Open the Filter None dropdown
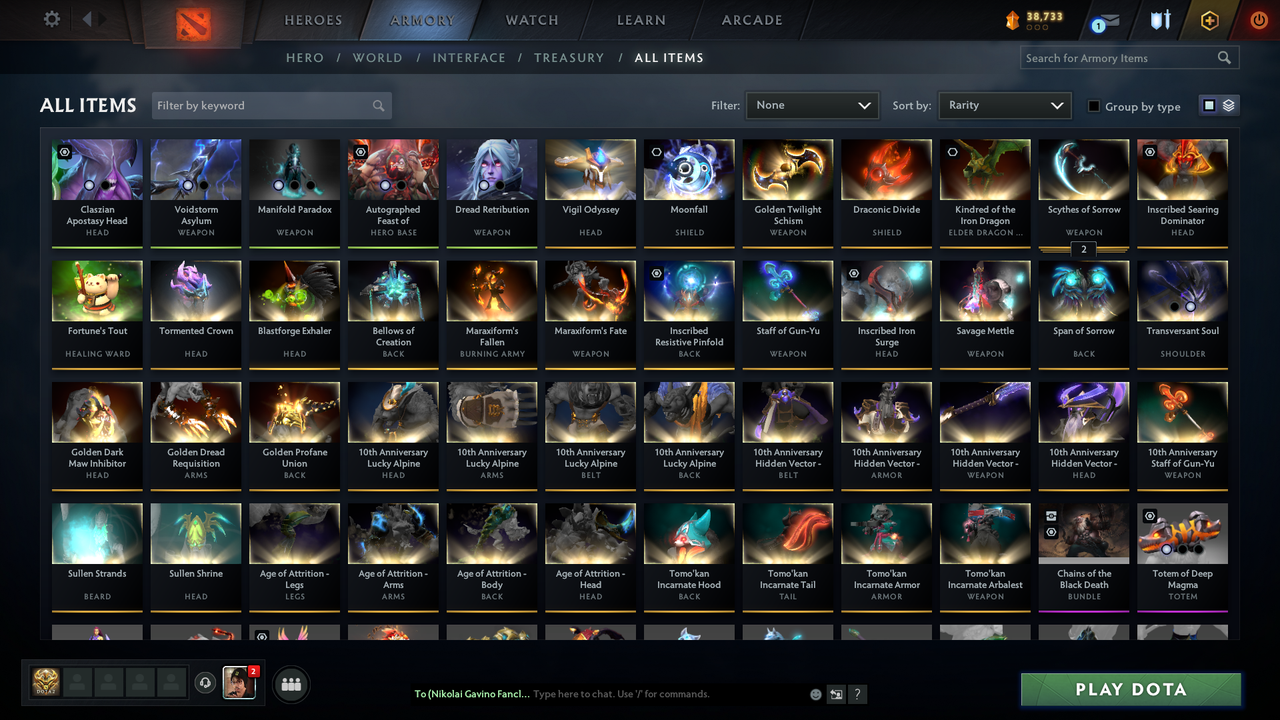This screenshot has height=720, width=1280. (811, 105)
